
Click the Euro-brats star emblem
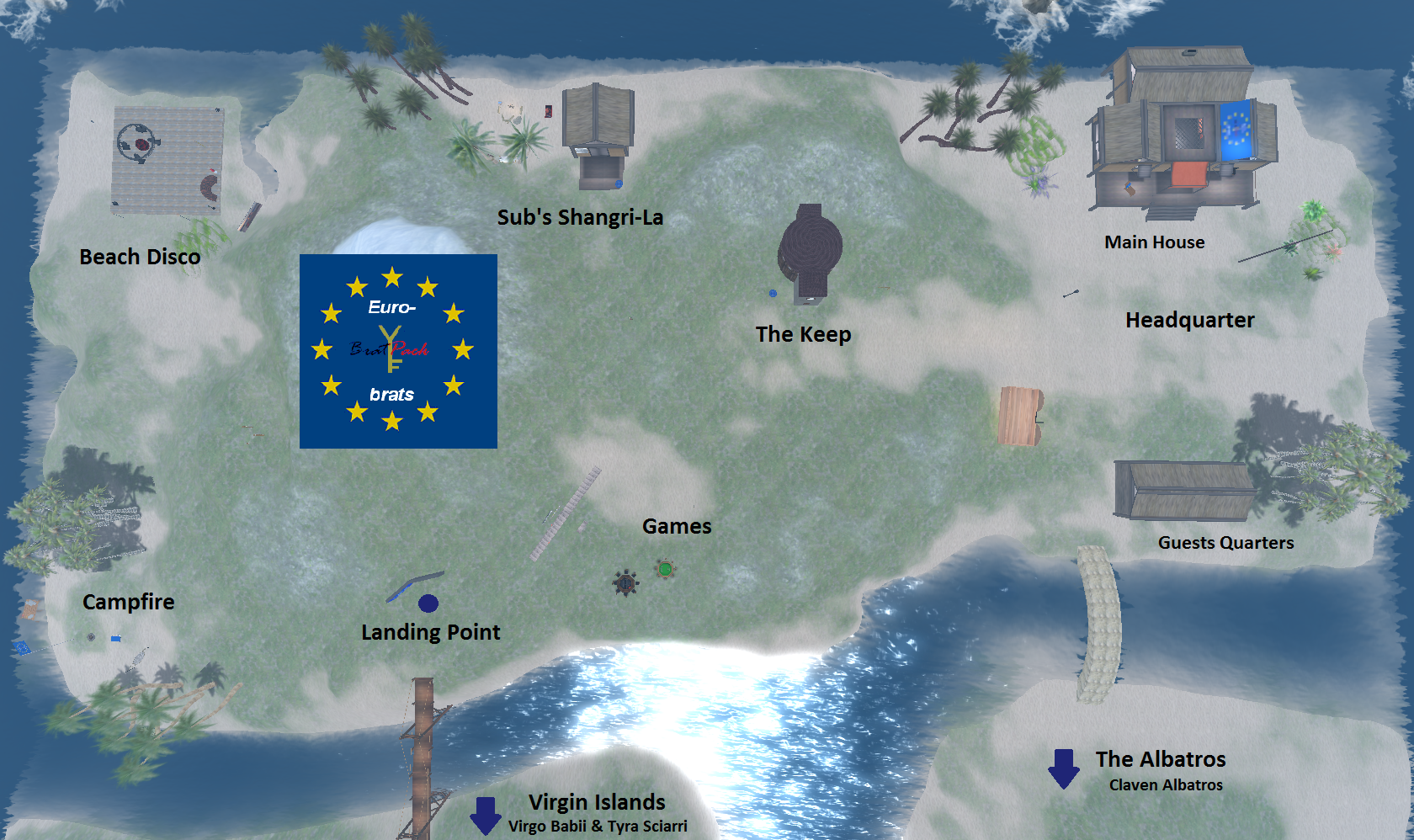(x=398, y=351)
